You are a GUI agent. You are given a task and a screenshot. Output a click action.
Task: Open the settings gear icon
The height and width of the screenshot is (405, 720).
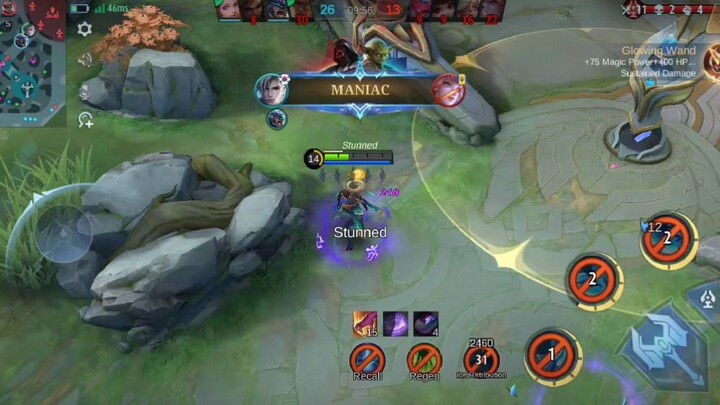pos(85,29)
